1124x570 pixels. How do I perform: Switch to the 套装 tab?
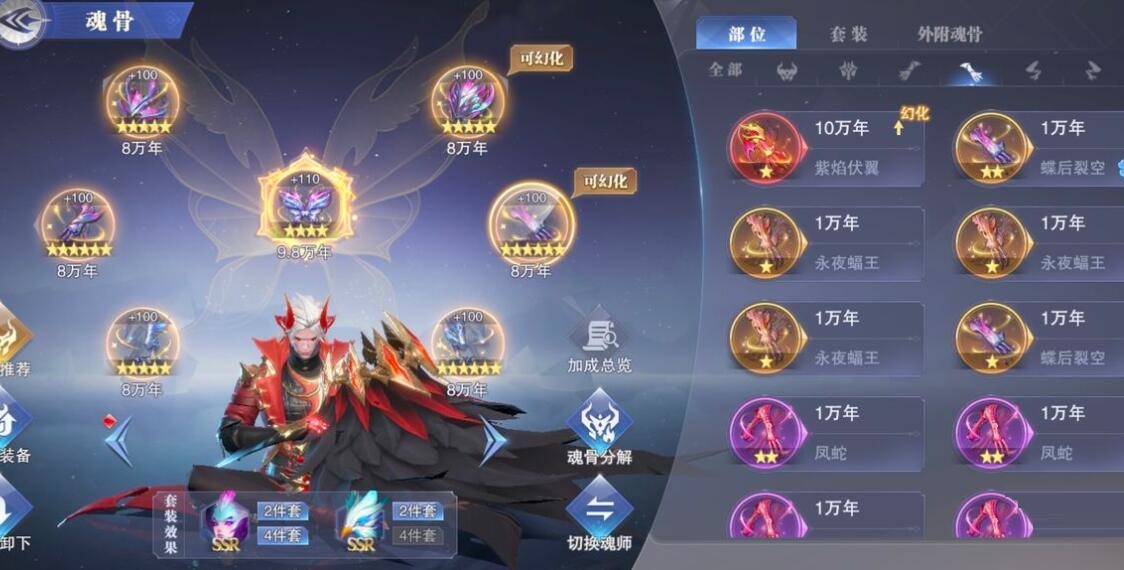[848, 34]
